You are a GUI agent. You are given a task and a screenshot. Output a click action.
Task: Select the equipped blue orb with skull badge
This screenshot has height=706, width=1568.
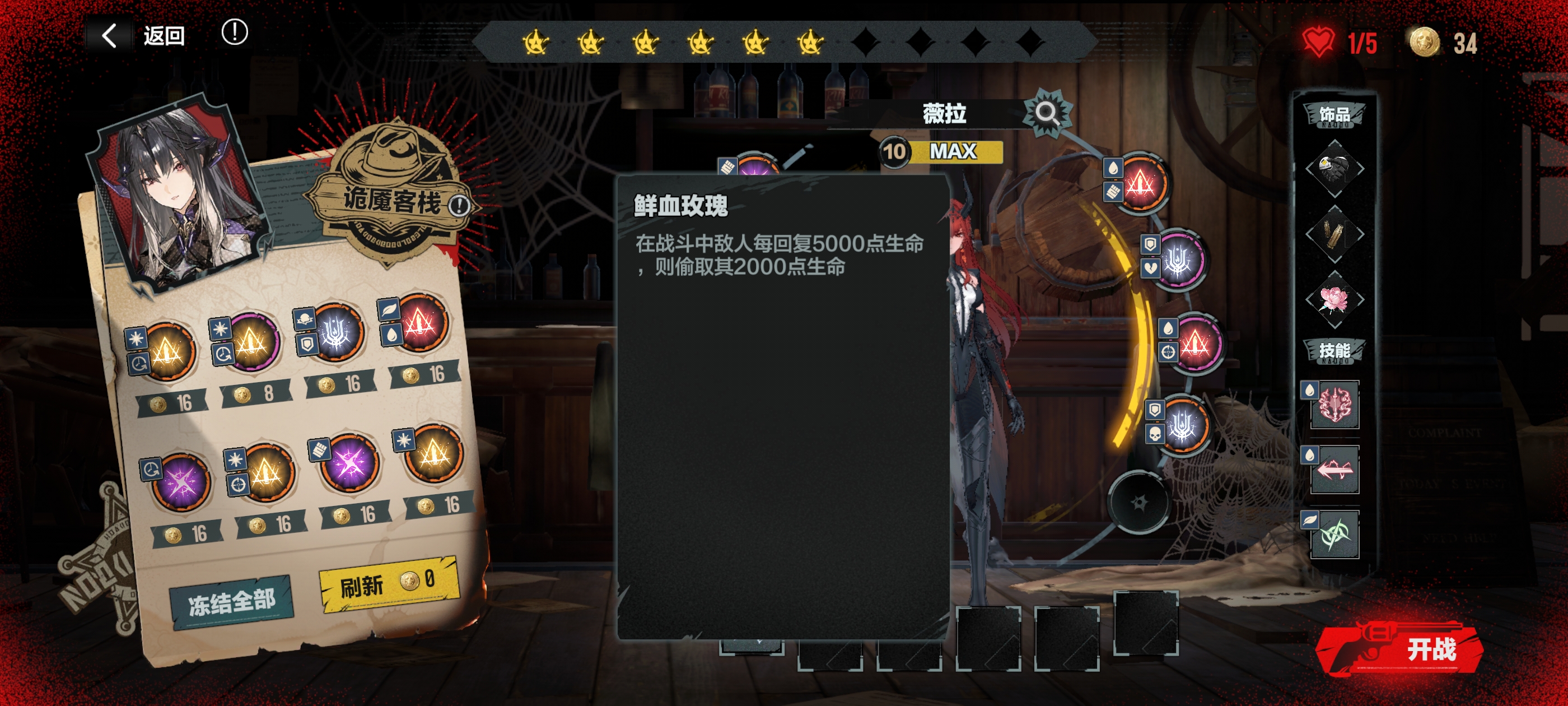(x=1183, y=425)
